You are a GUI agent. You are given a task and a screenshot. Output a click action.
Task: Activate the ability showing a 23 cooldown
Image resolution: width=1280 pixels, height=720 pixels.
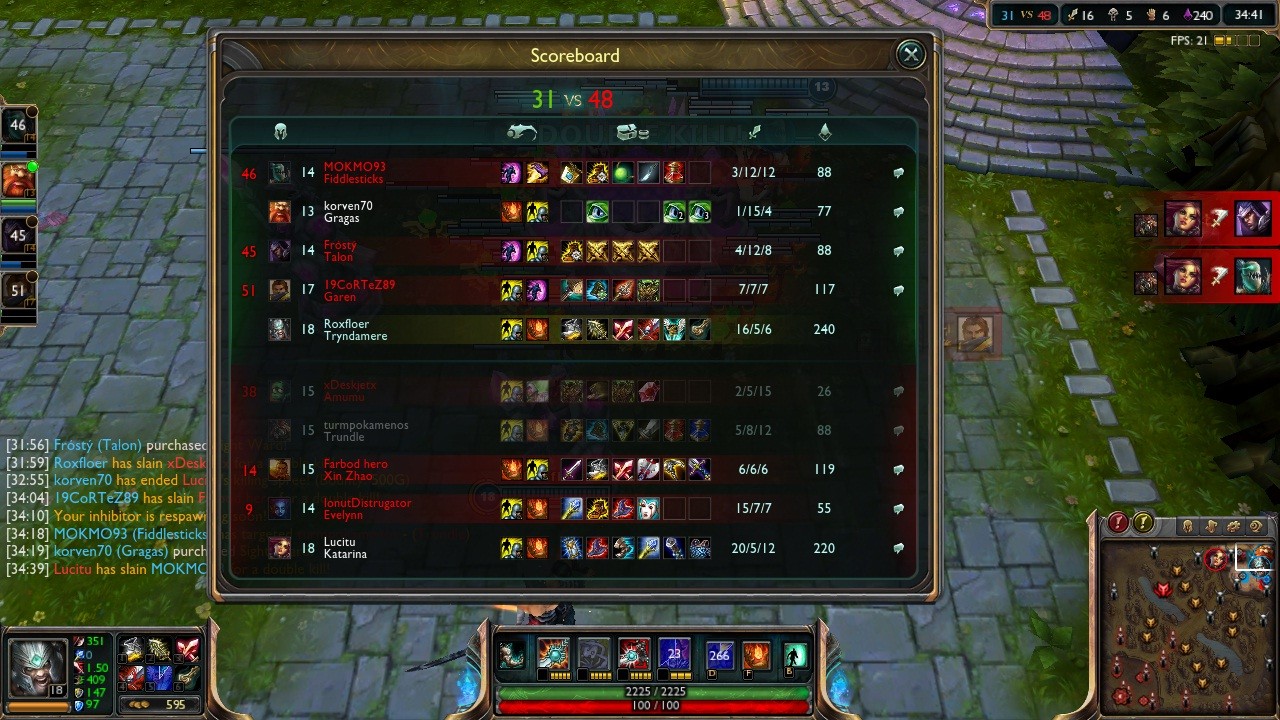(673, 655)
